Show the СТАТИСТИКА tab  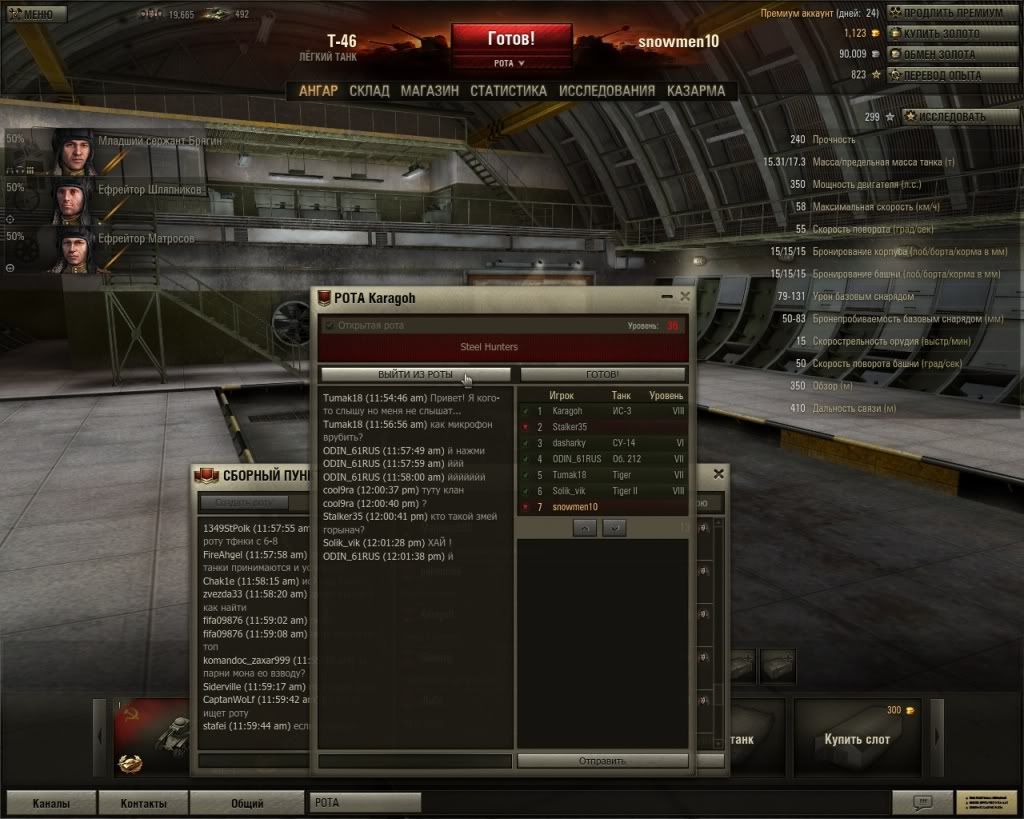click(x=508, y=90)
